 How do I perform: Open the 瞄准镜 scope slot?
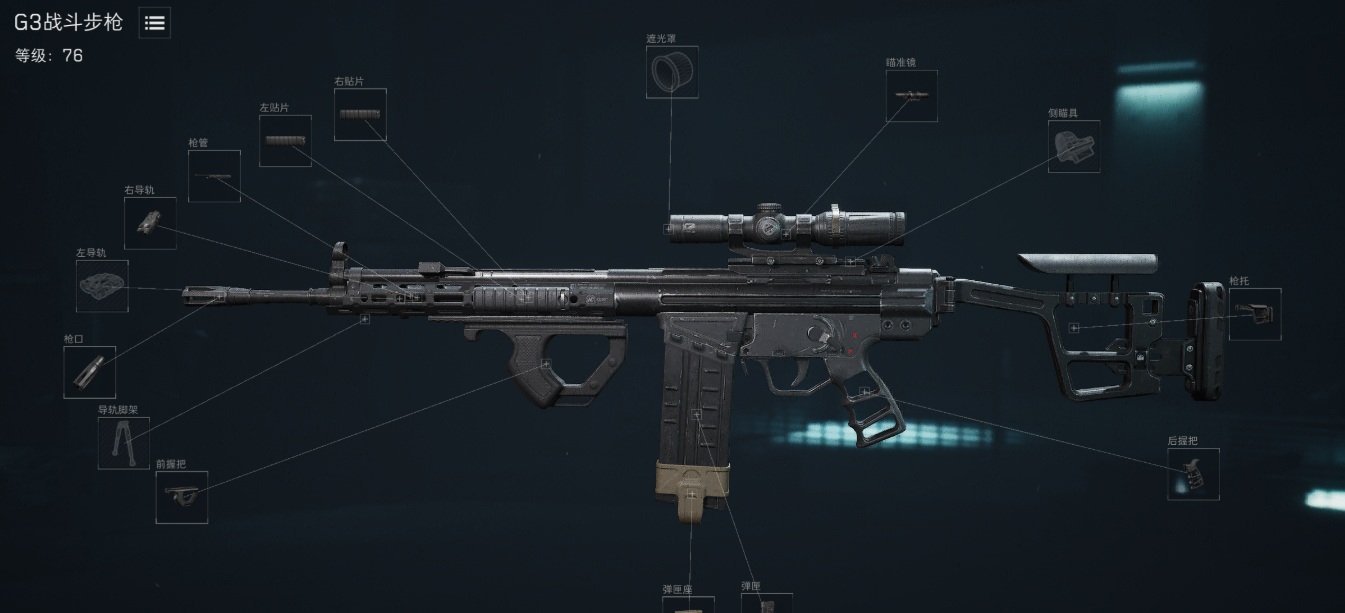pos(911,96)
